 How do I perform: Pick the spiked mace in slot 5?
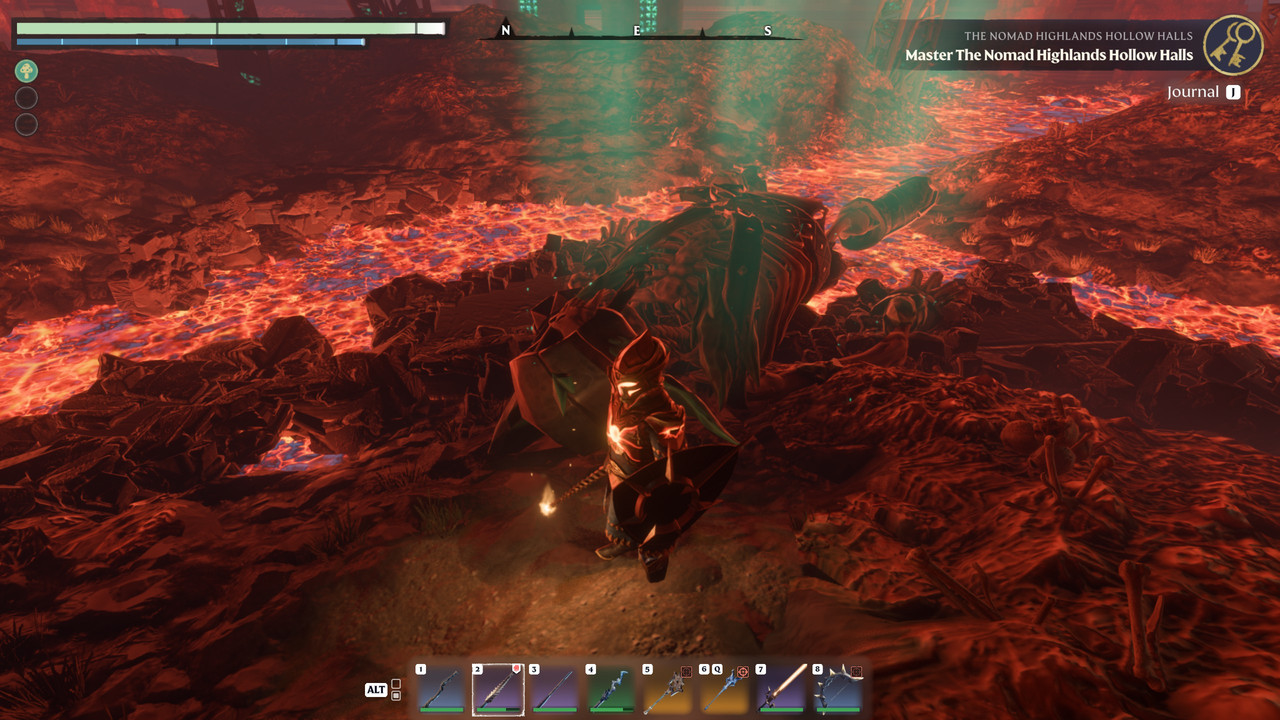click(x=668, y=689)
